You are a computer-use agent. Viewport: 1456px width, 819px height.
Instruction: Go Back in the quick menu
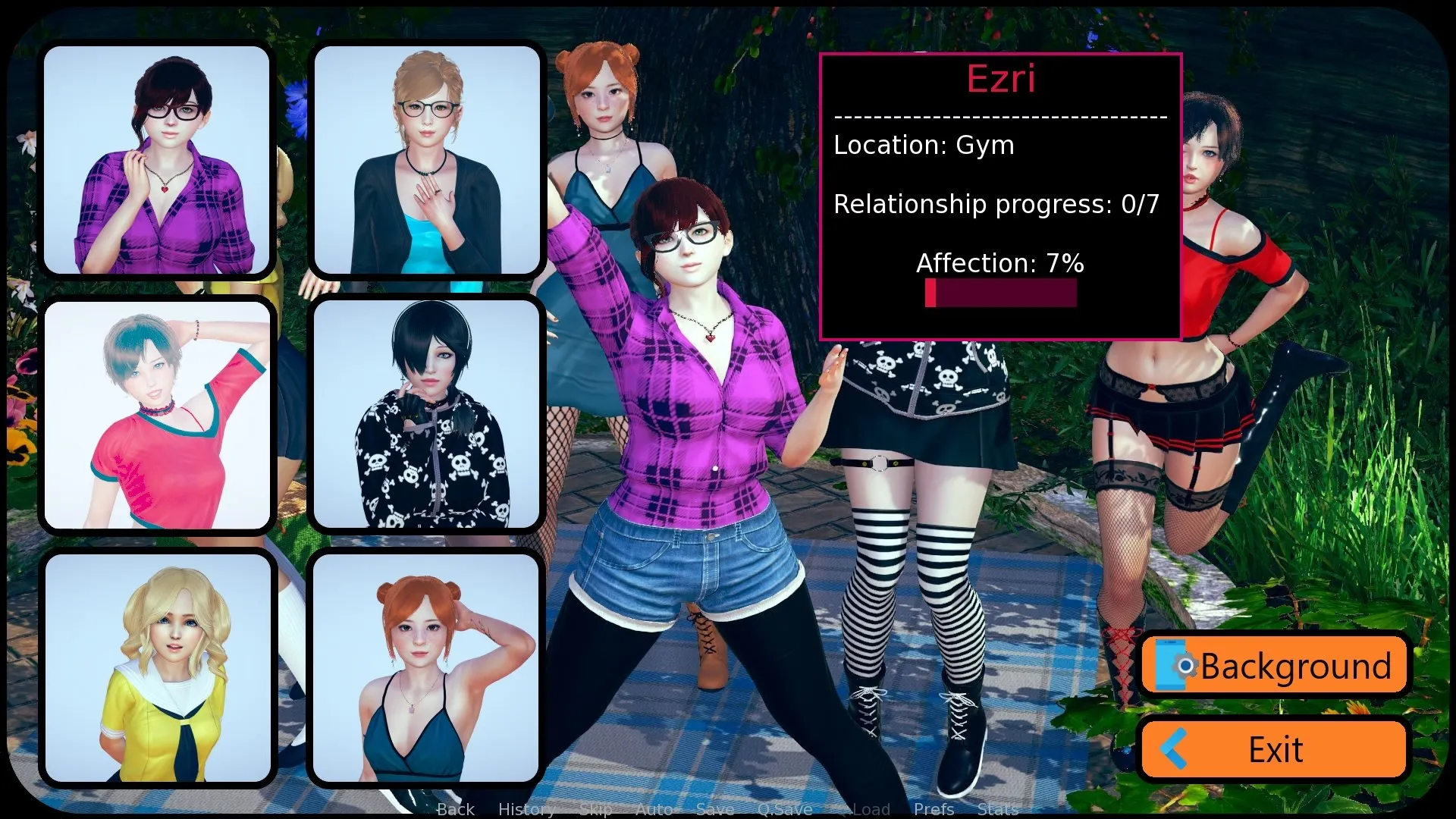pyautogui.click(x=455, y=809)
